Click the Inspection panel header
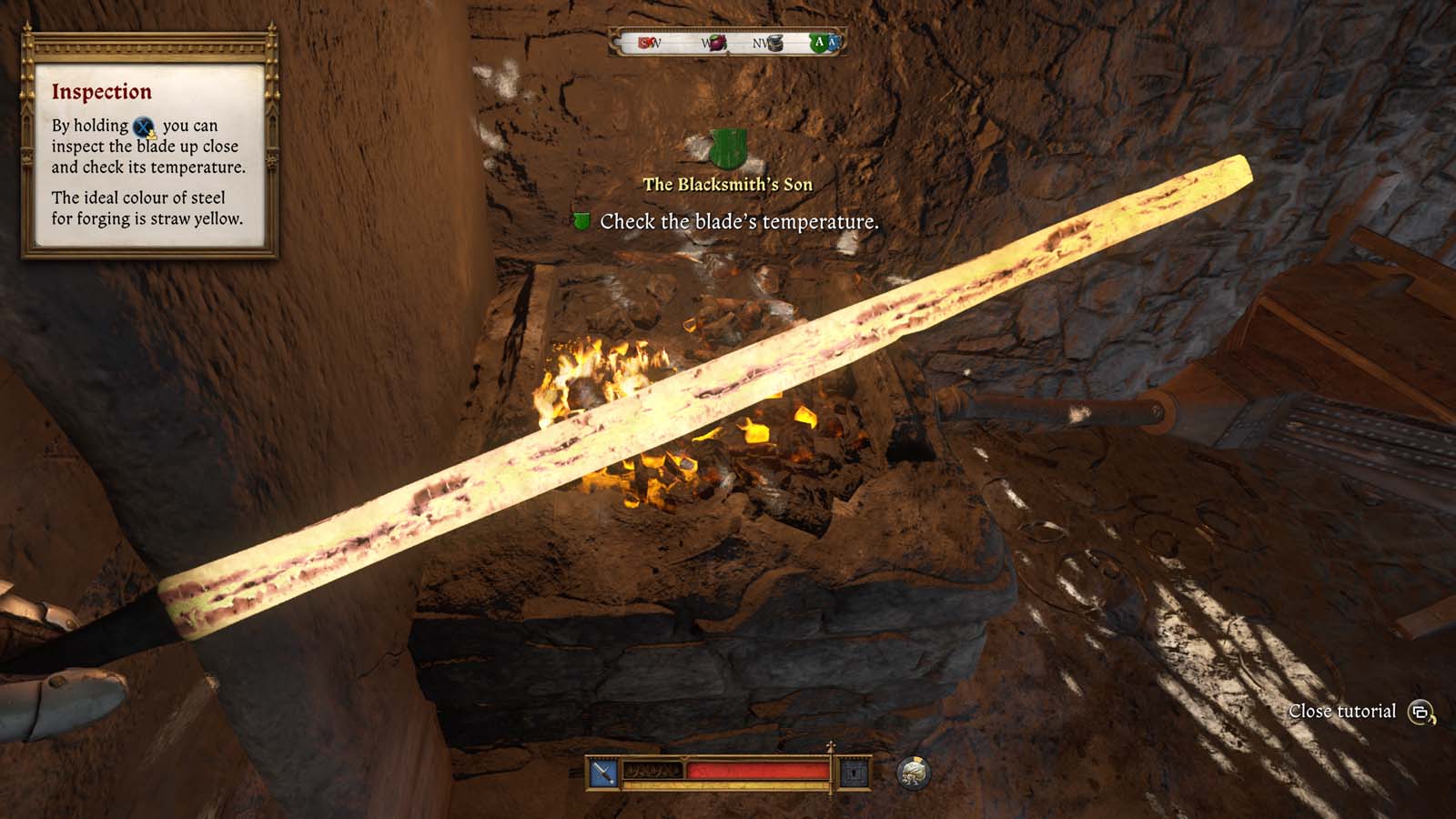 pyautogui.click(x=103, y=91)
